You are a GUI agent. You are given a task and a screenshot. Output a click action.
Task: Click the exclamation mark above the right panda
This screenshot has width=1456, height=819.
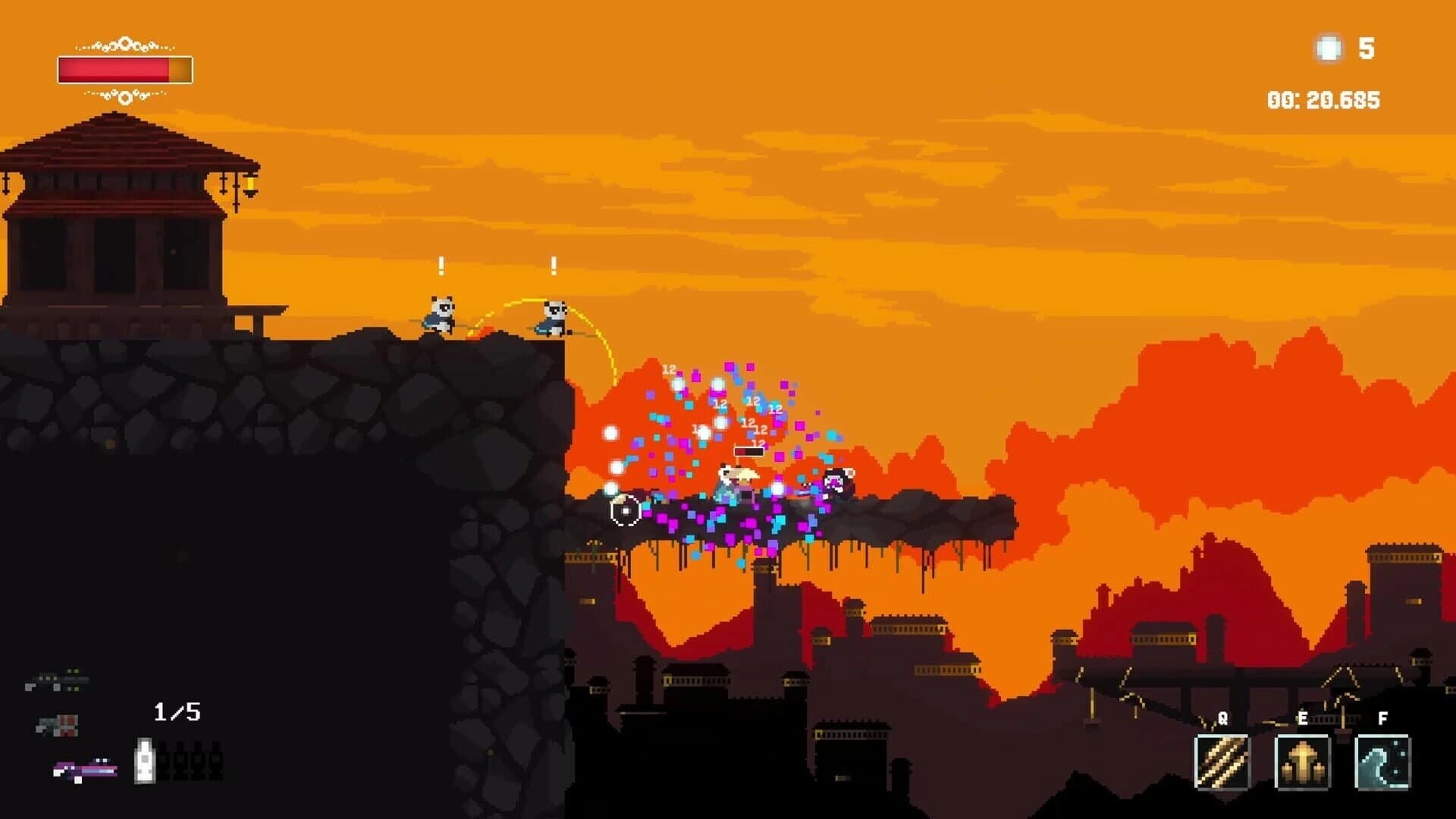[x=554, y=267]
